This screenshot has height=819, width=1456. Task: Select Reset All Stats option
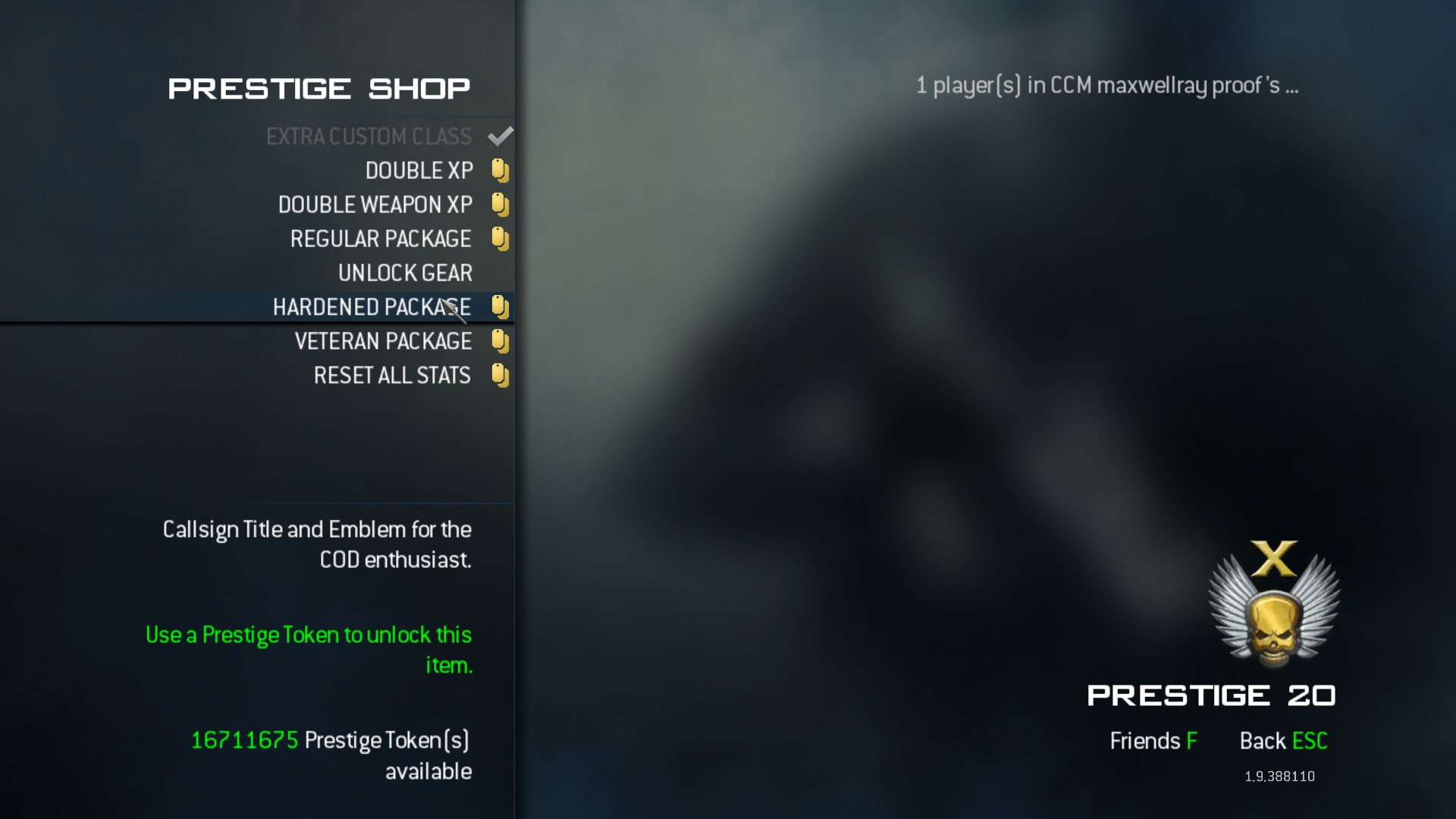click(x=392, y=375)
